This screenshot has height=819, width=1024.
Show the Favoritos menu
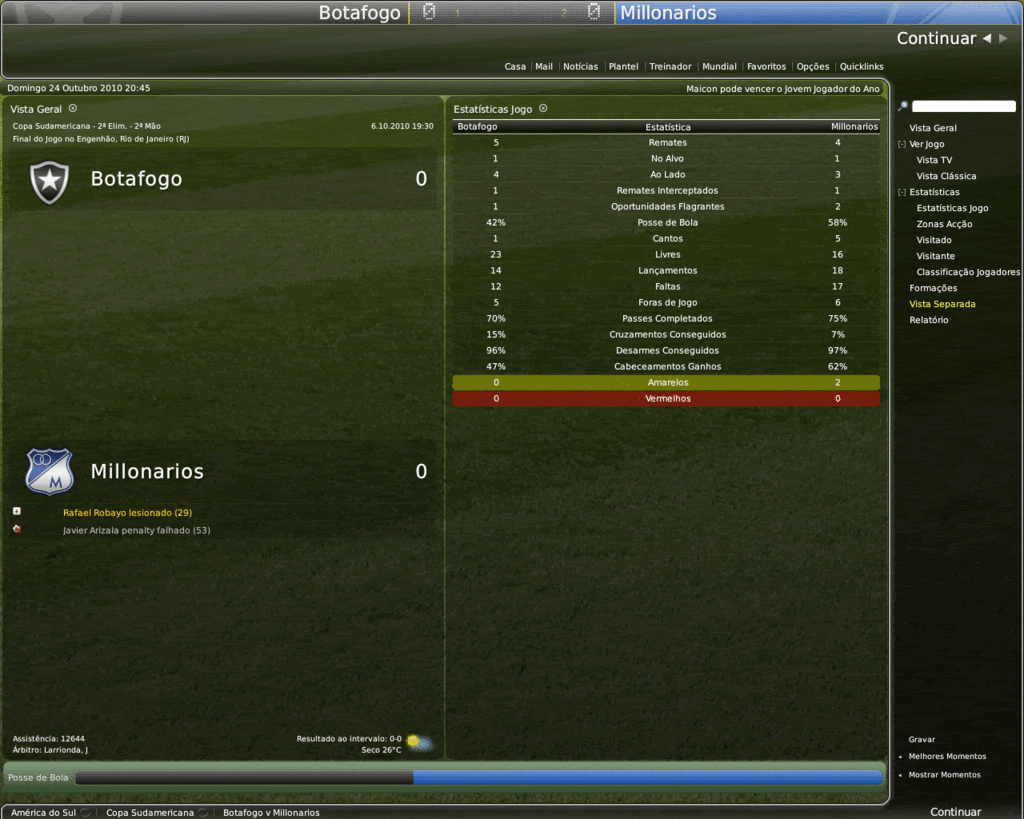[x=766, y=67]
